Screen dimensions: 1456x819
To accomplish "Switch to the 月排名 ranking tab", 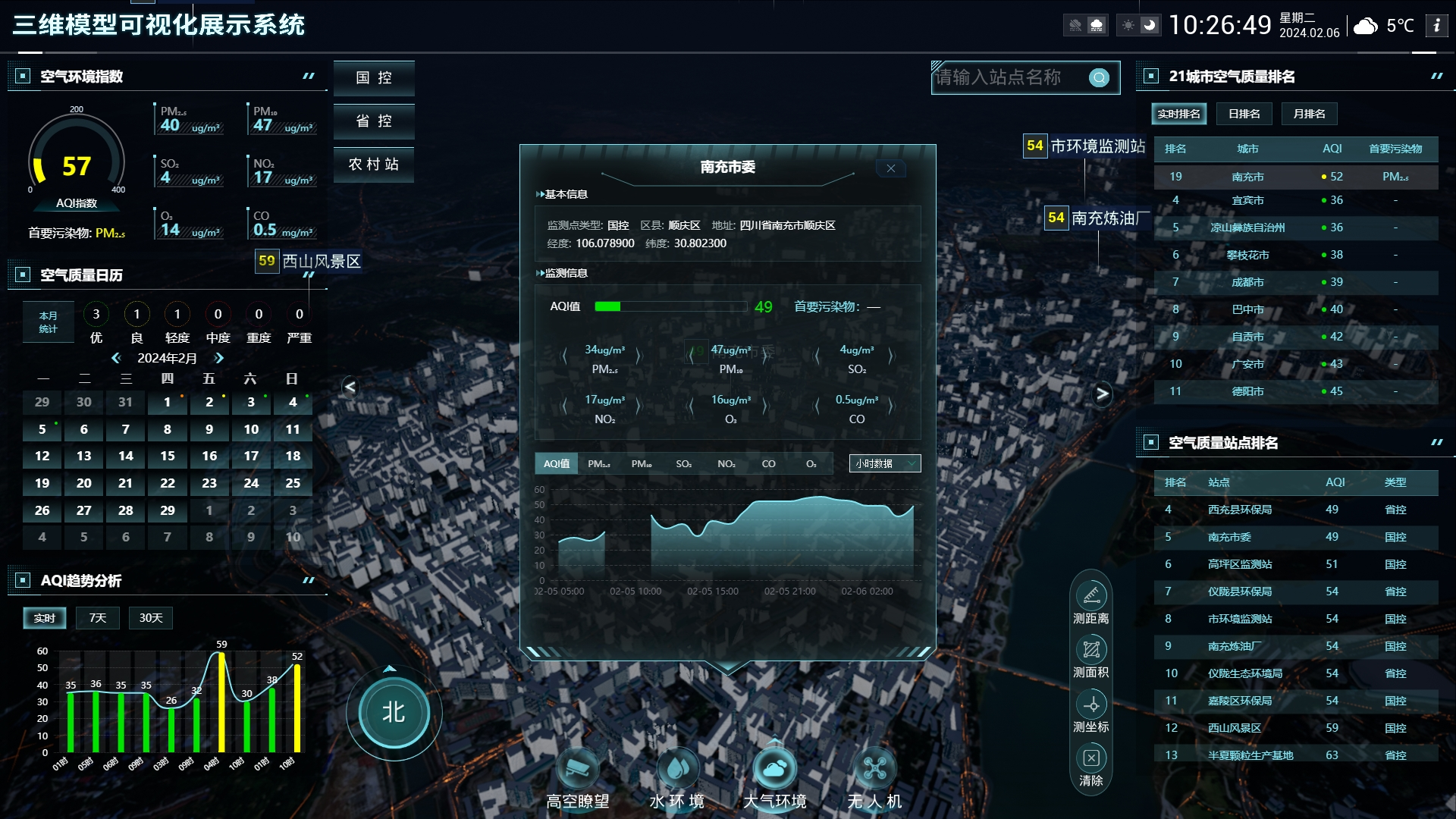I will coord(1309,114).
